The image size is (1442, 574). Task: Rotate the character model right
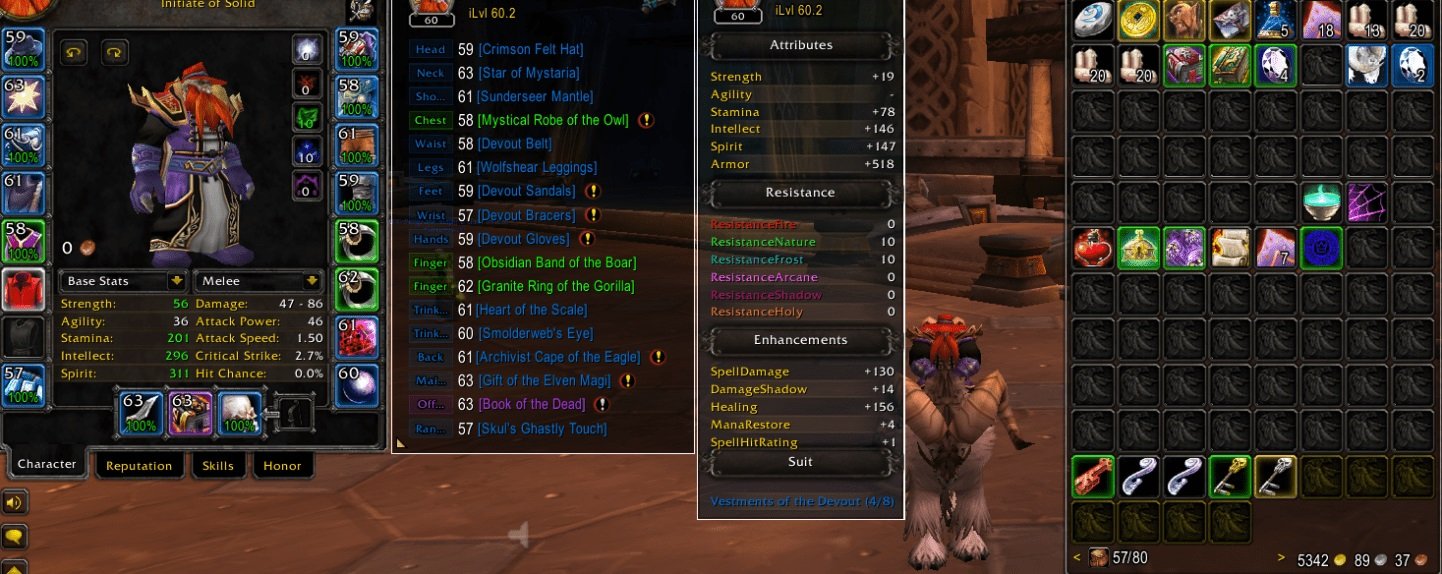(x=114, y=52)
